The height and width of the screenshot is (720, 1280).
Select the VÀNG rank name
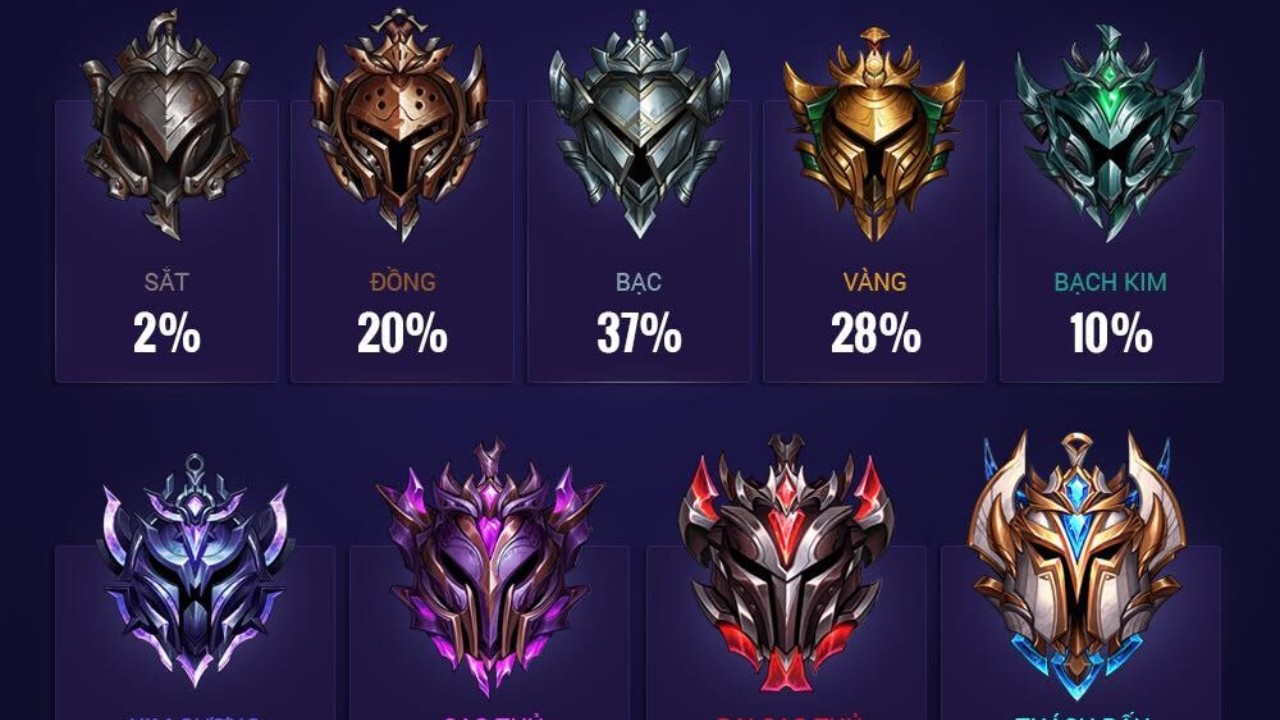(x=872, y=283)
